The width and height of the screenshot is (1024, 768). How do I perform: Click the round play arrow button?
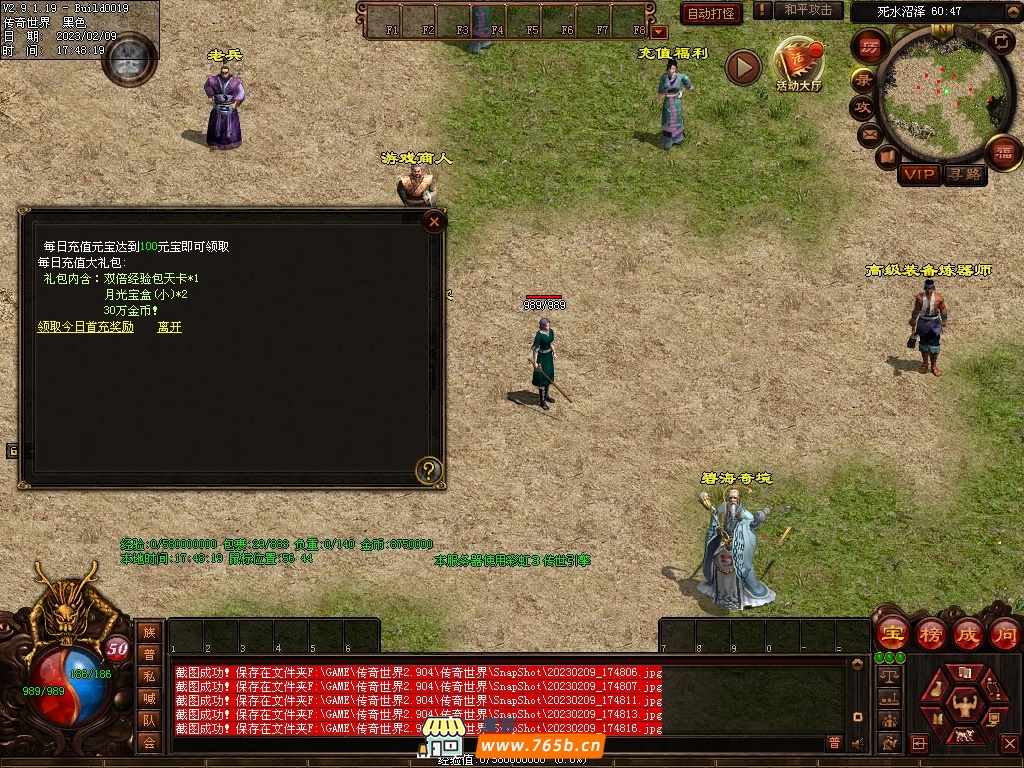[x=743, y=67]
